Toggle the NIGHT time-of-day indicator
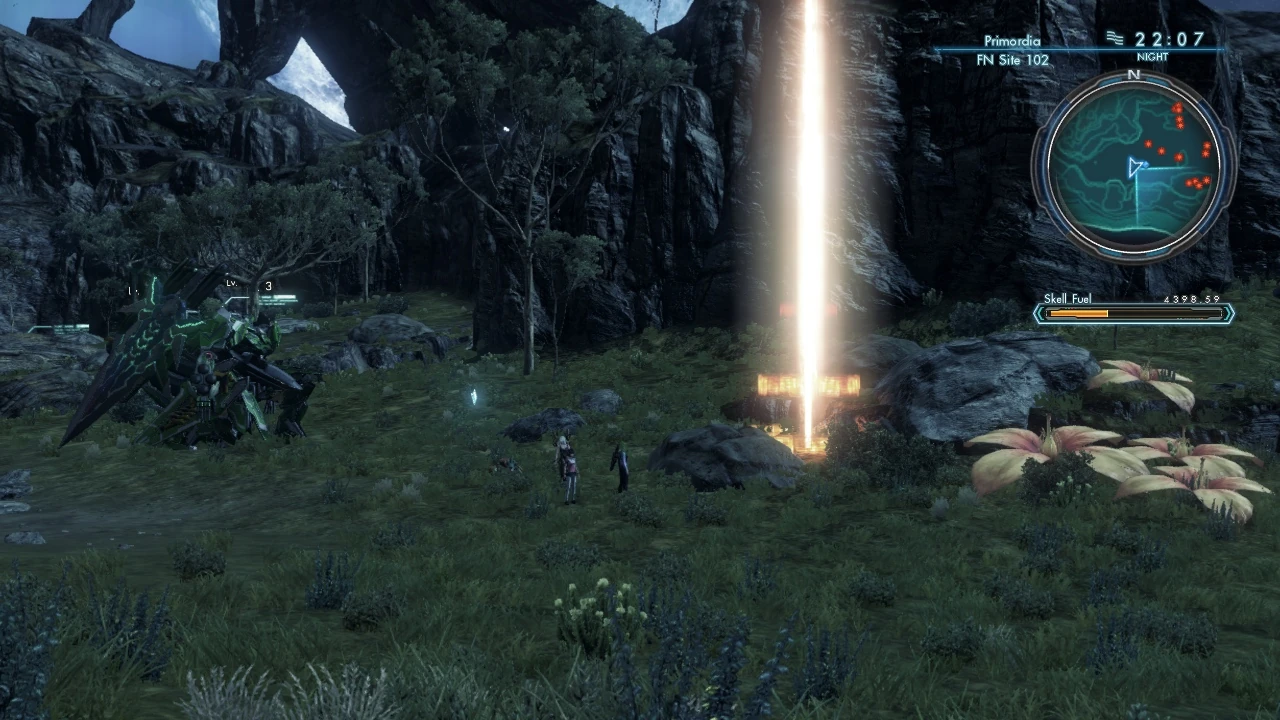 point(1153,57)
